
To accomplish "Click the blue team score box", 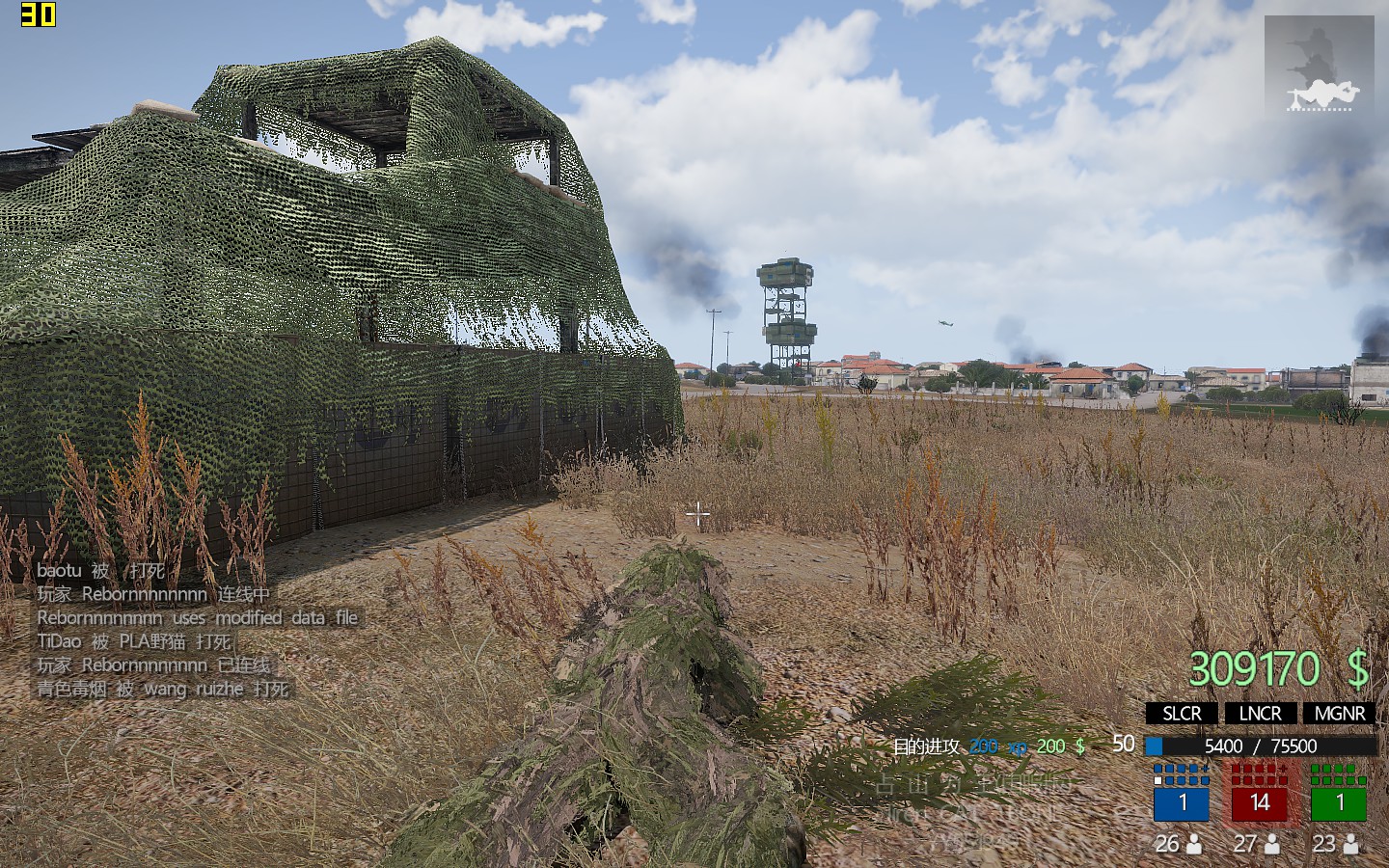I will [1182, 802].
